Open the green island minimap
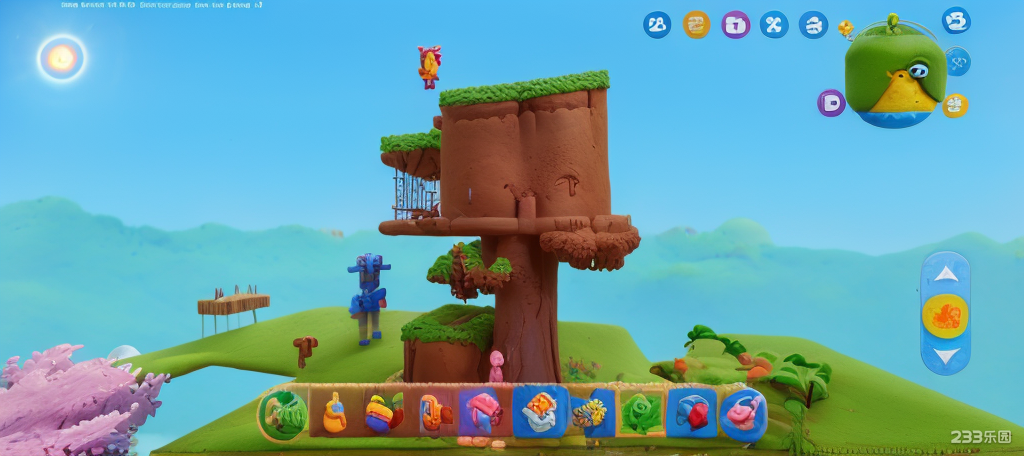1024x456 pixels. click(895, 75)
